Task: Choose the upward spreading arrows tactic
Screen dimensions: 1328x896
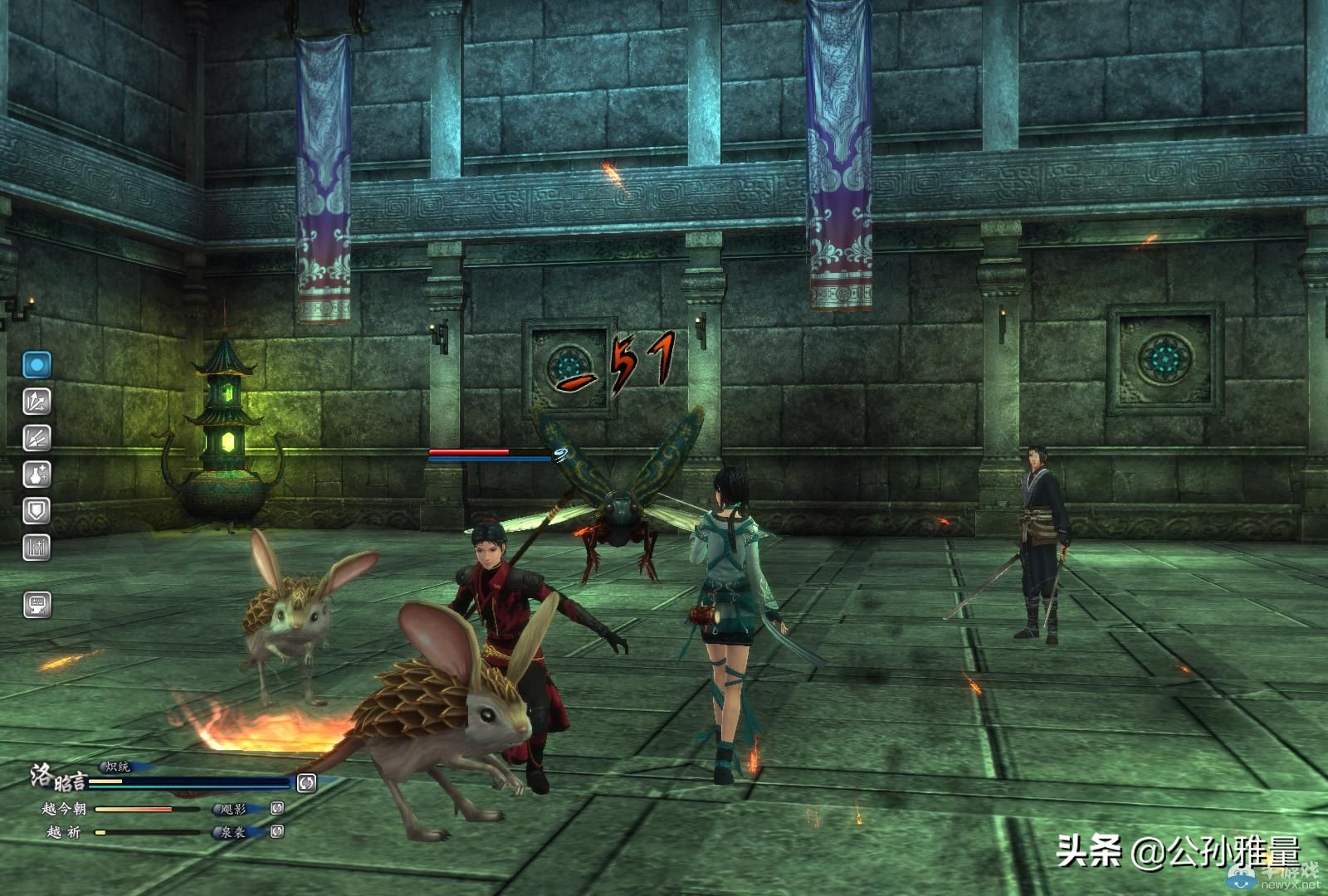Action: click(x=37, y=402)
